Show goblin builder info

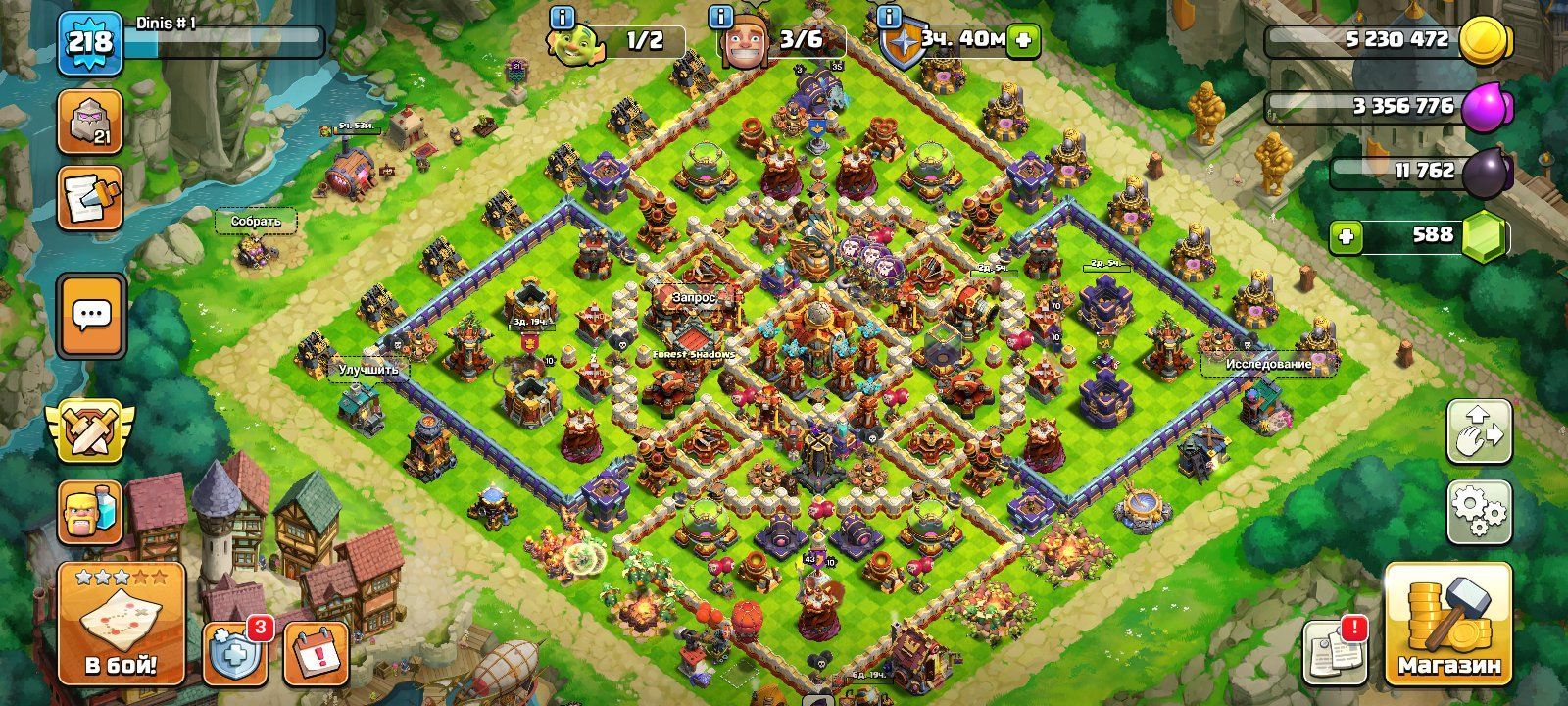(562, 17)
